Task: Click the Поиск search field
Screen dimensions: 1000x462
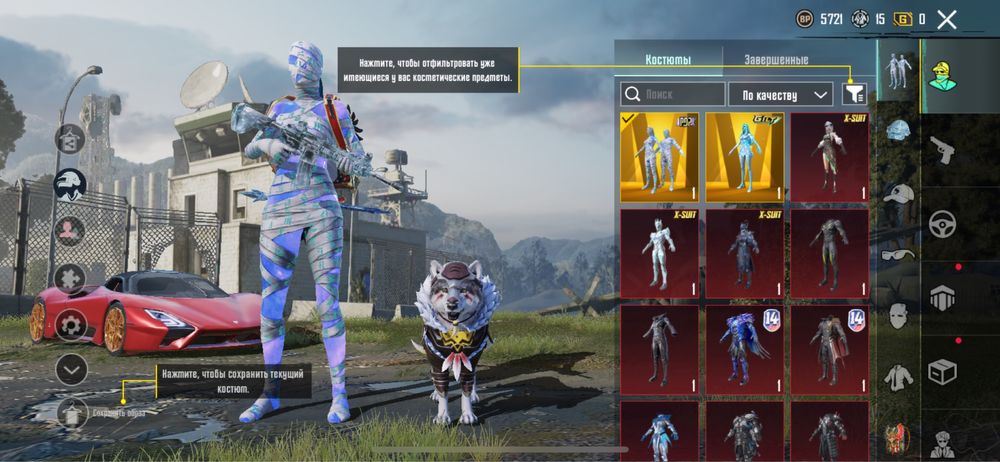Action: (673, 95)
